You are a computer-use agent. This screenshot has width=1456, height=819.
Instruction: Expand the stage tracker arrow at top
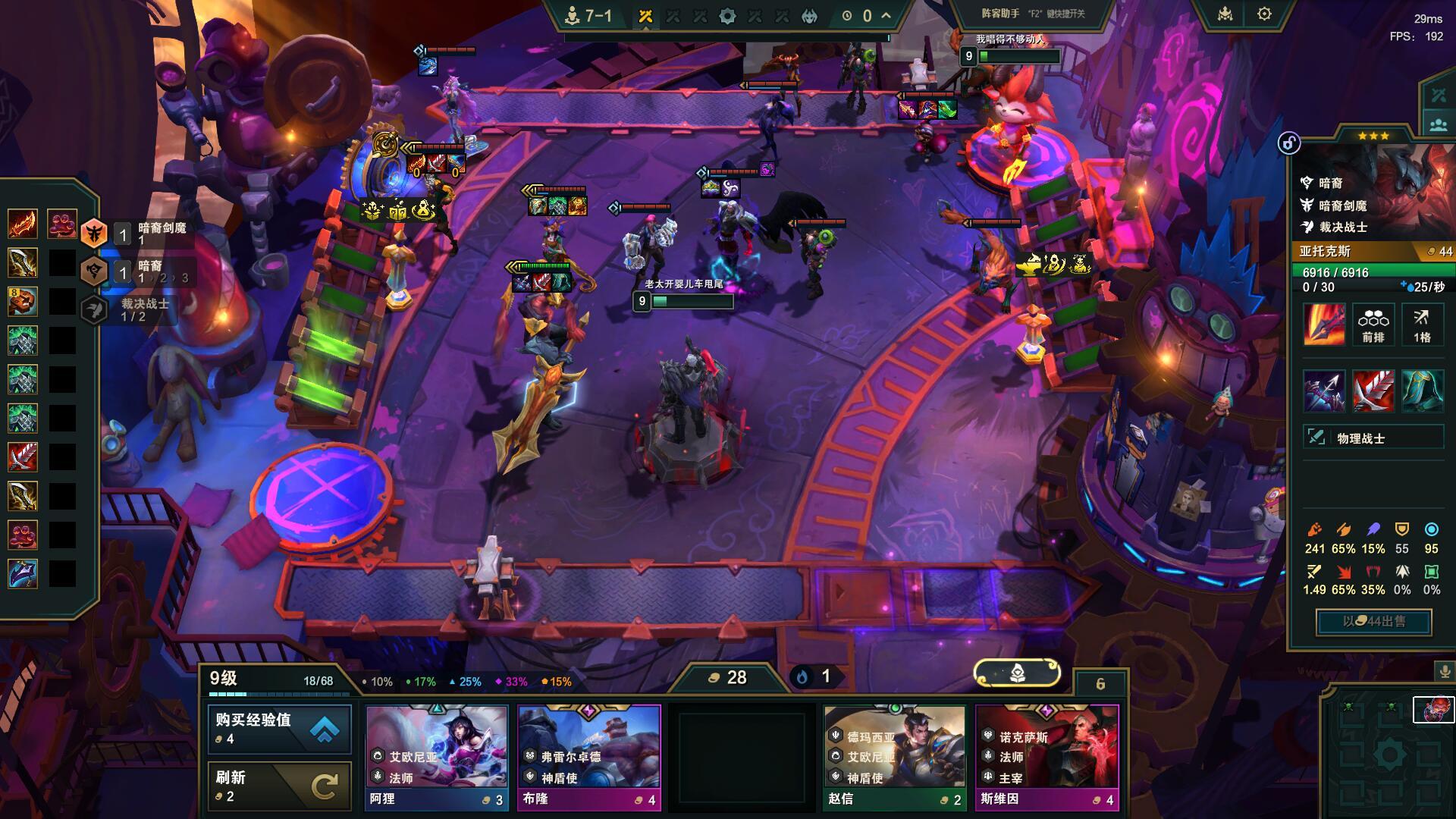click(886, 15)
